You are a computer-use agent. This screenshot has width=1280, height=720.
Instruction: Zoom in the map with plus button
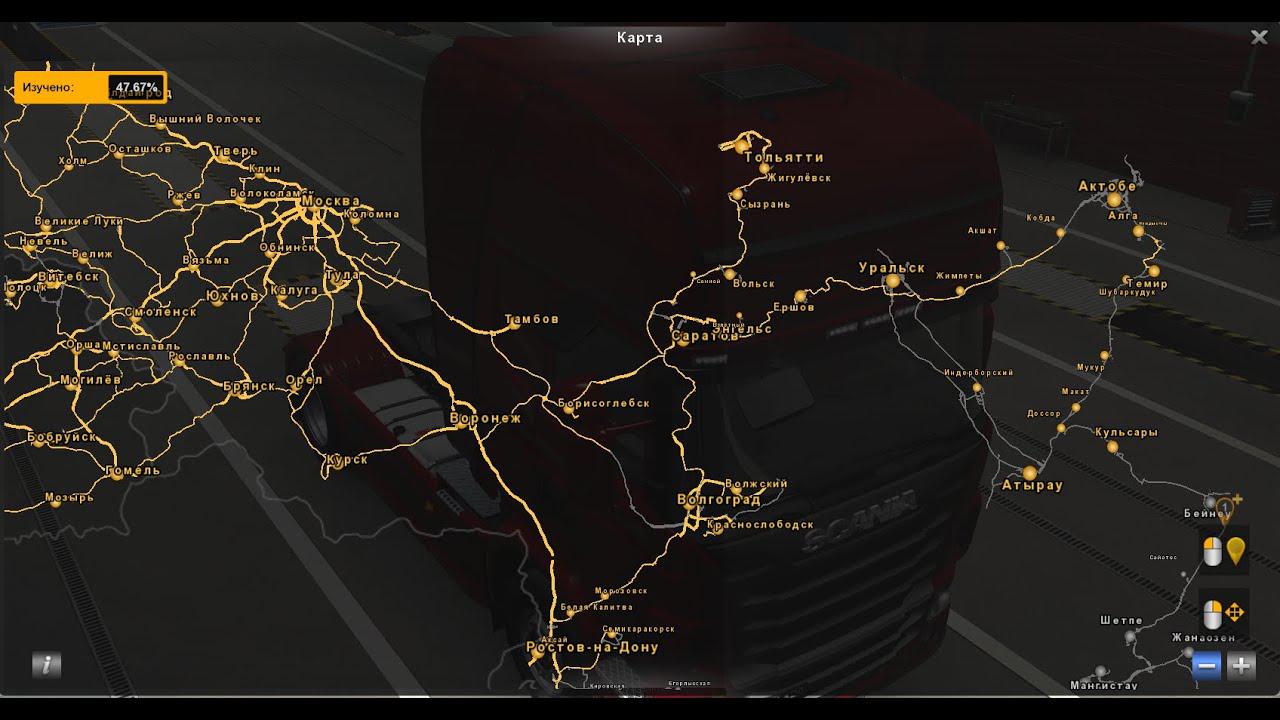pyautogui.click(x=1241, y=665)
